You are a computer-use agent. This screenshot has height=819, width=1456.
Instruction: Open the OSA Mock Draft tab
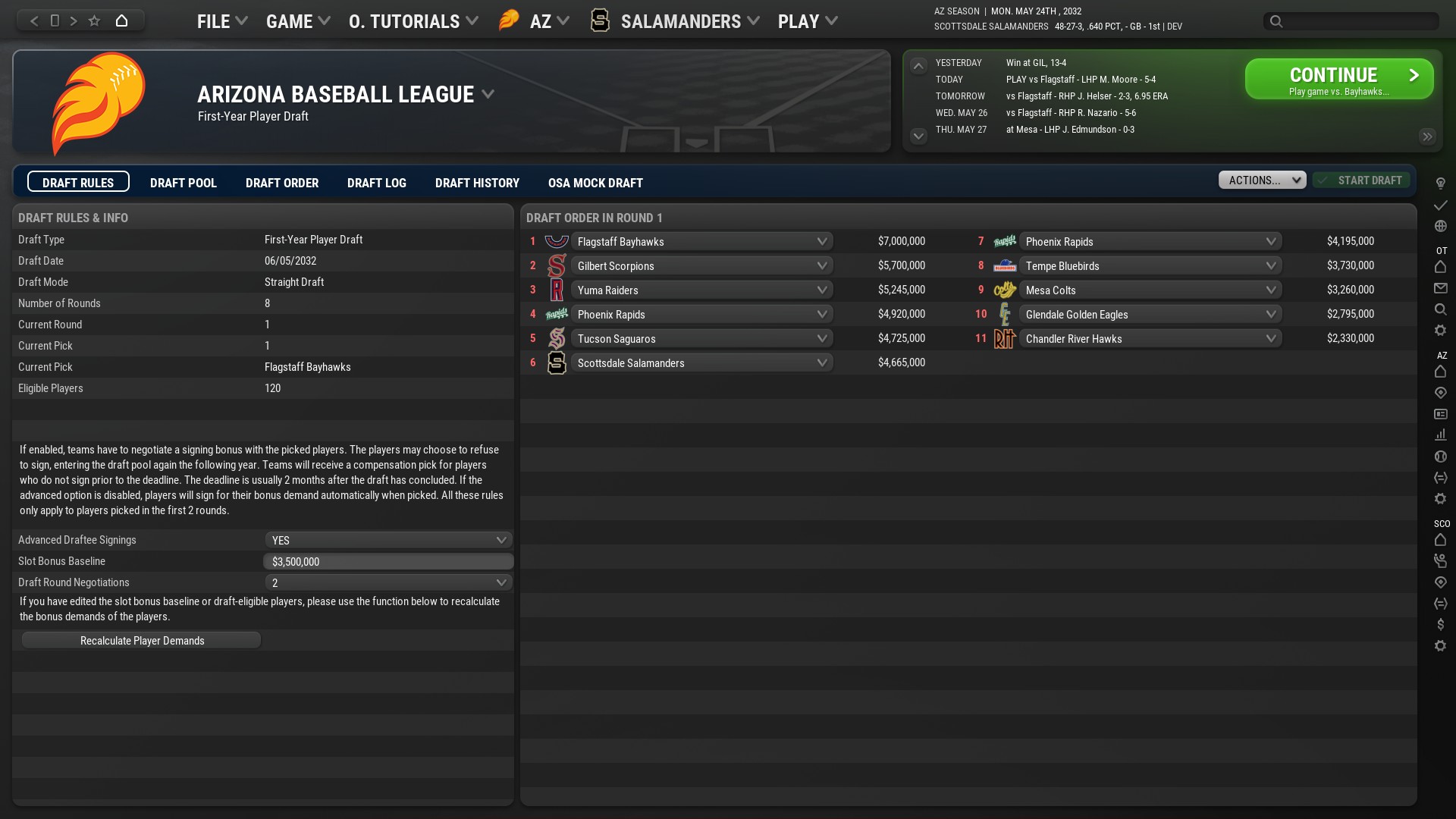[x=595, y=183]
